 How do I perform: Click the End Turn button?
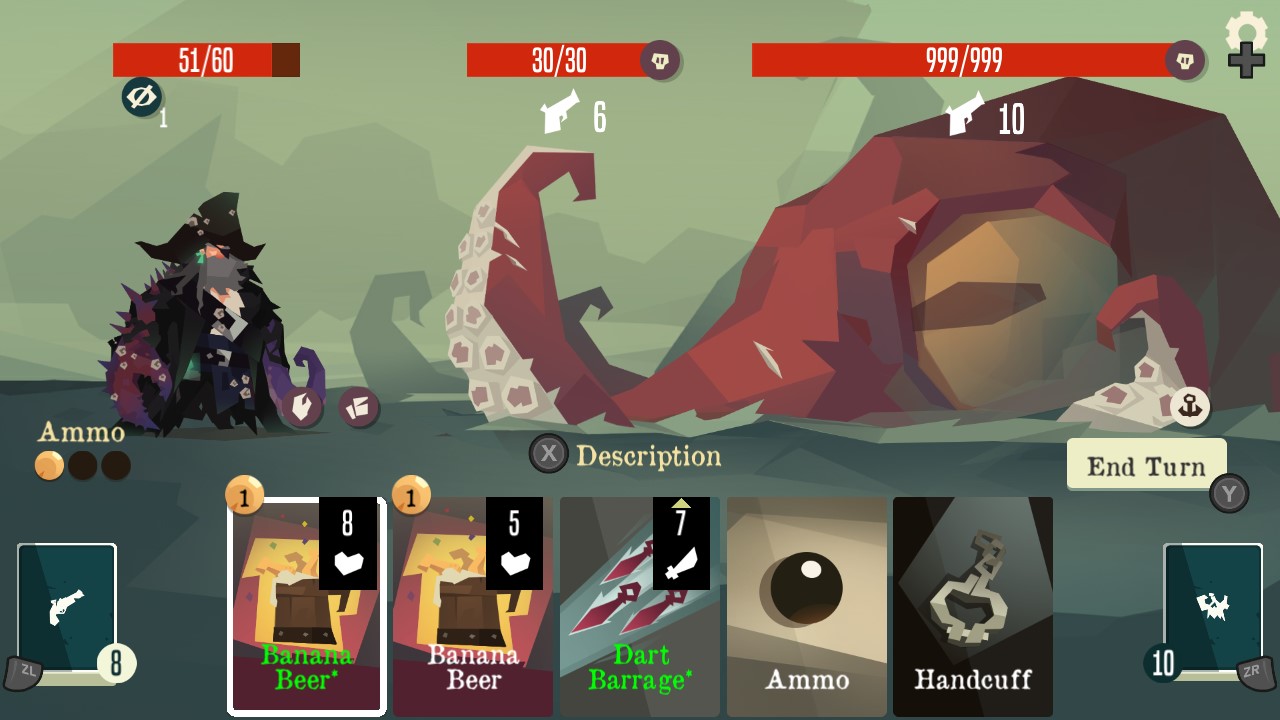(x=1147, y=465)
